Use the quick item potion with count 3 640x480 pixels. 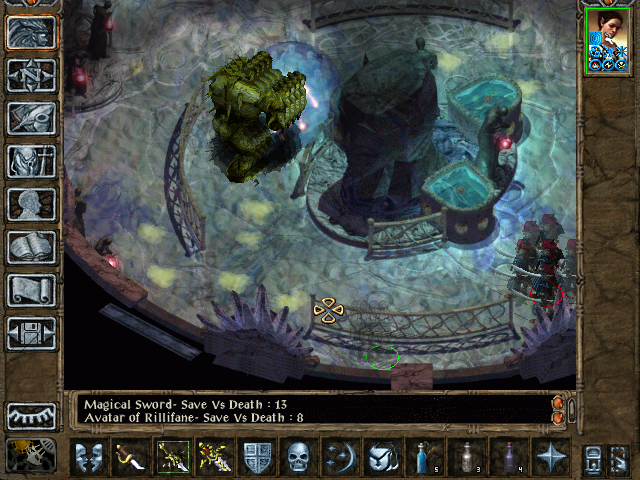tap(467, 457)
